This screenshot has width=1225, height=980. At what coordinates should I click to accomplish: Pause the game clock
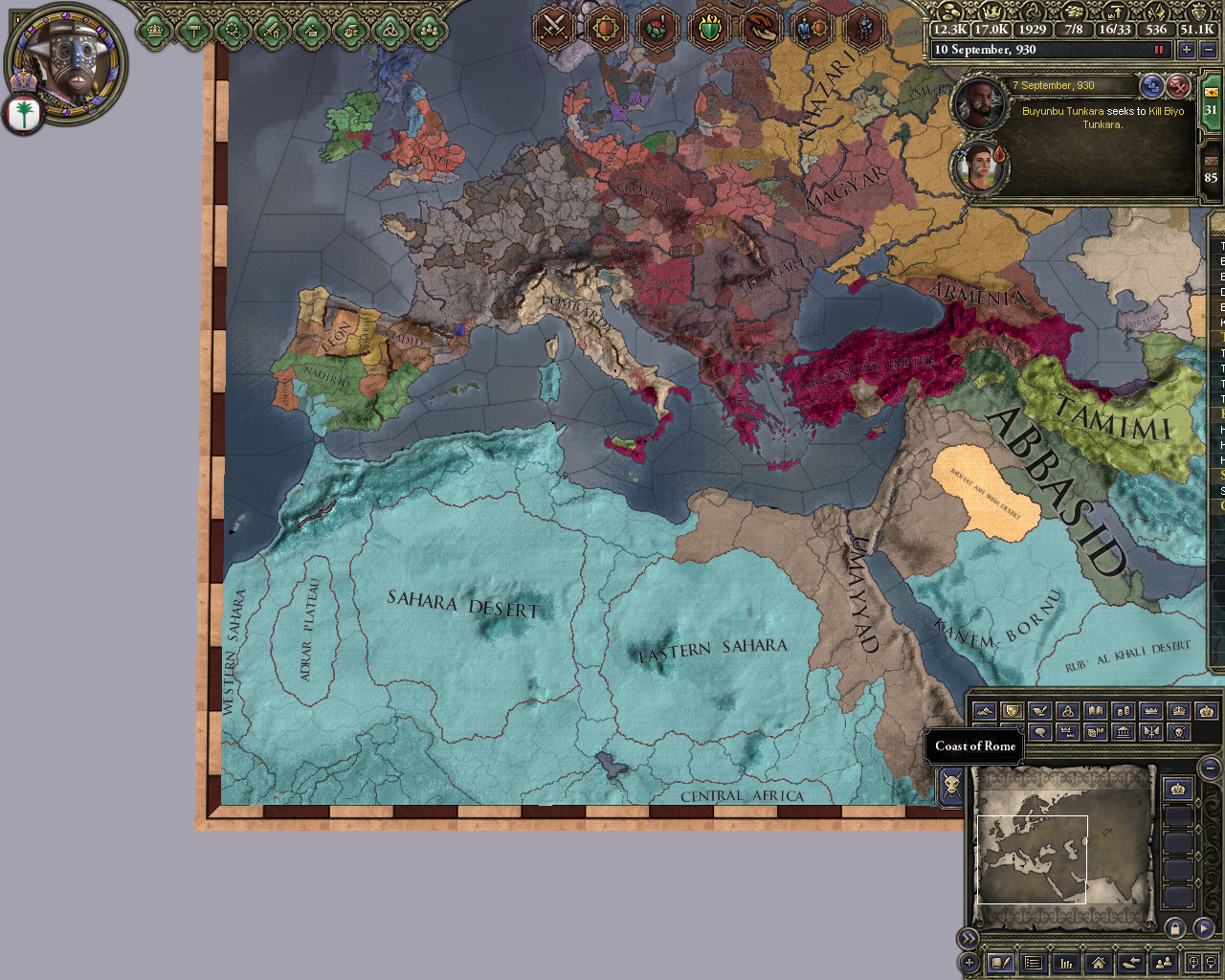(x=1160, y=49)
